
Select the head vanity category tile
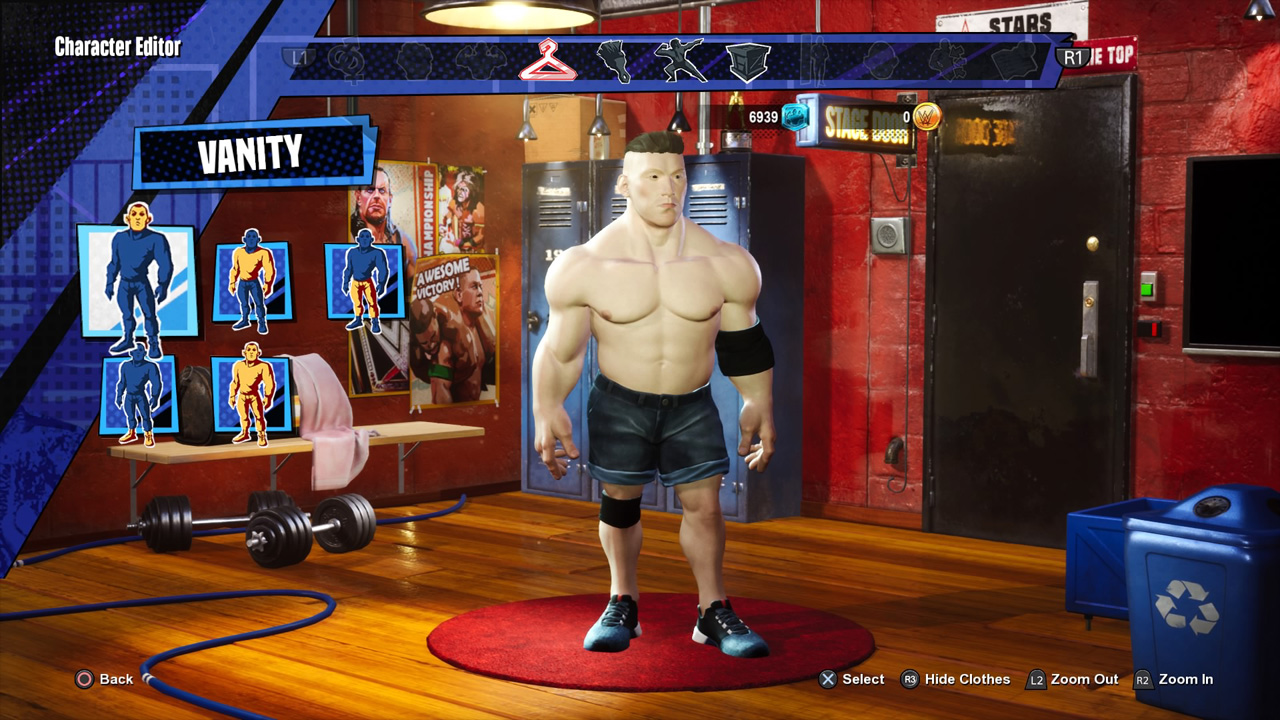pyautogui.click(x=138, y=281)
